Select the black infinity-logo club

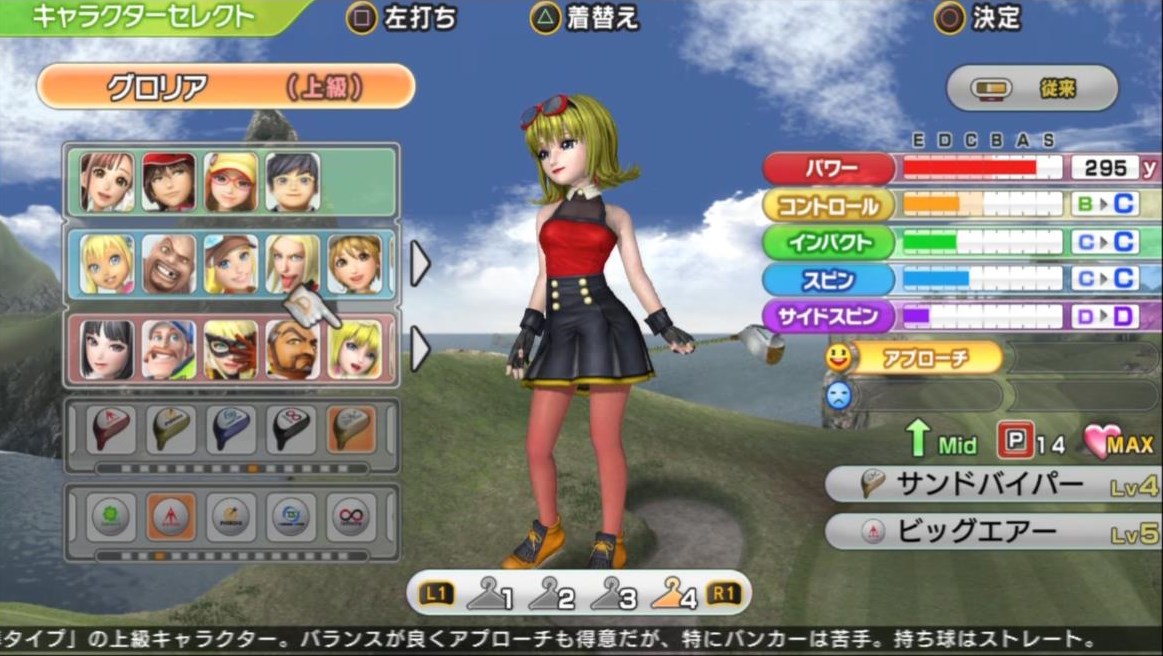click(x=291, y=430)
